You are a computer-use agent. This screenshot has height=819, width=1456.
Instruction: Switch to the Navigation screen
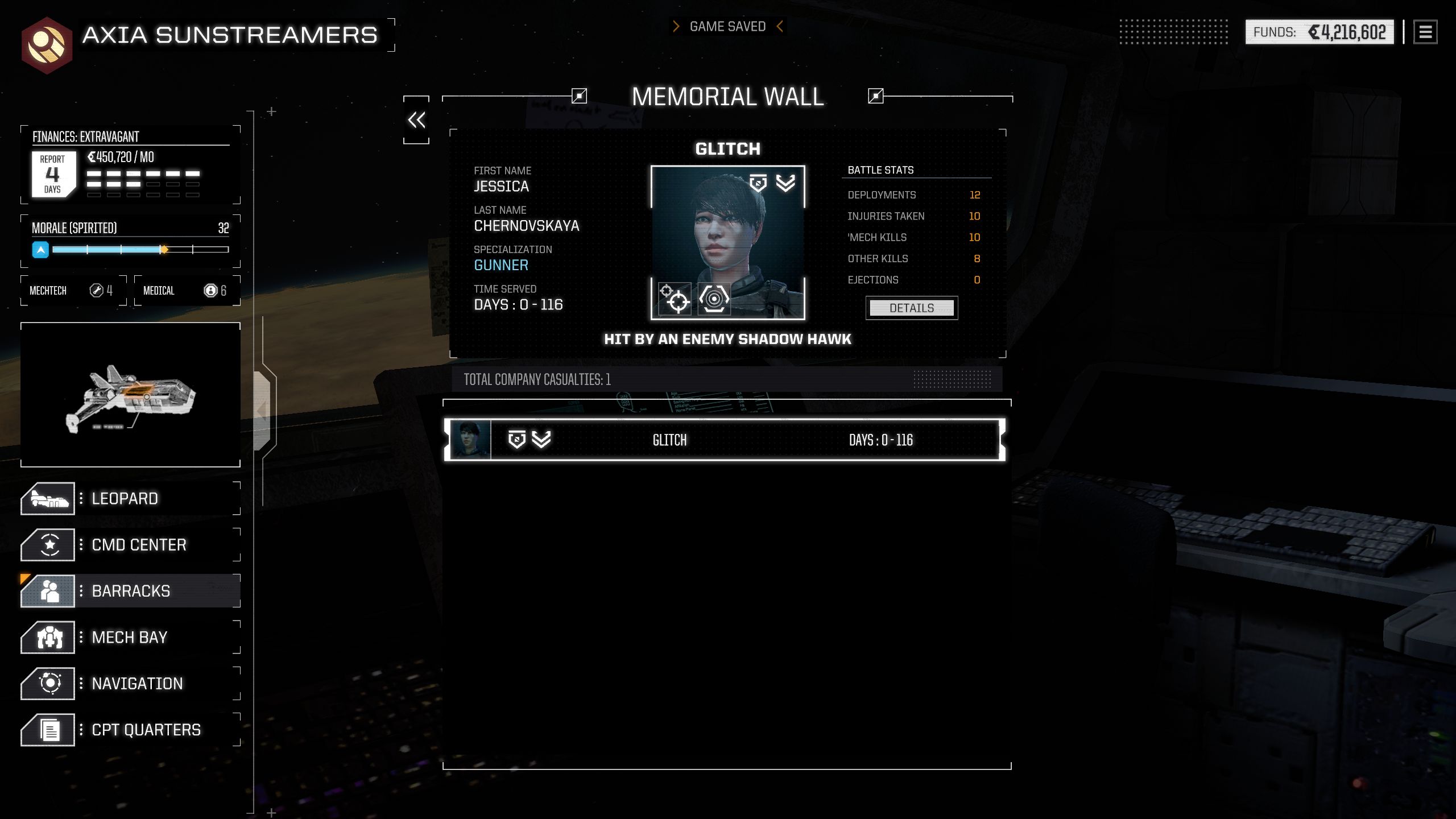tap(130, 684)
